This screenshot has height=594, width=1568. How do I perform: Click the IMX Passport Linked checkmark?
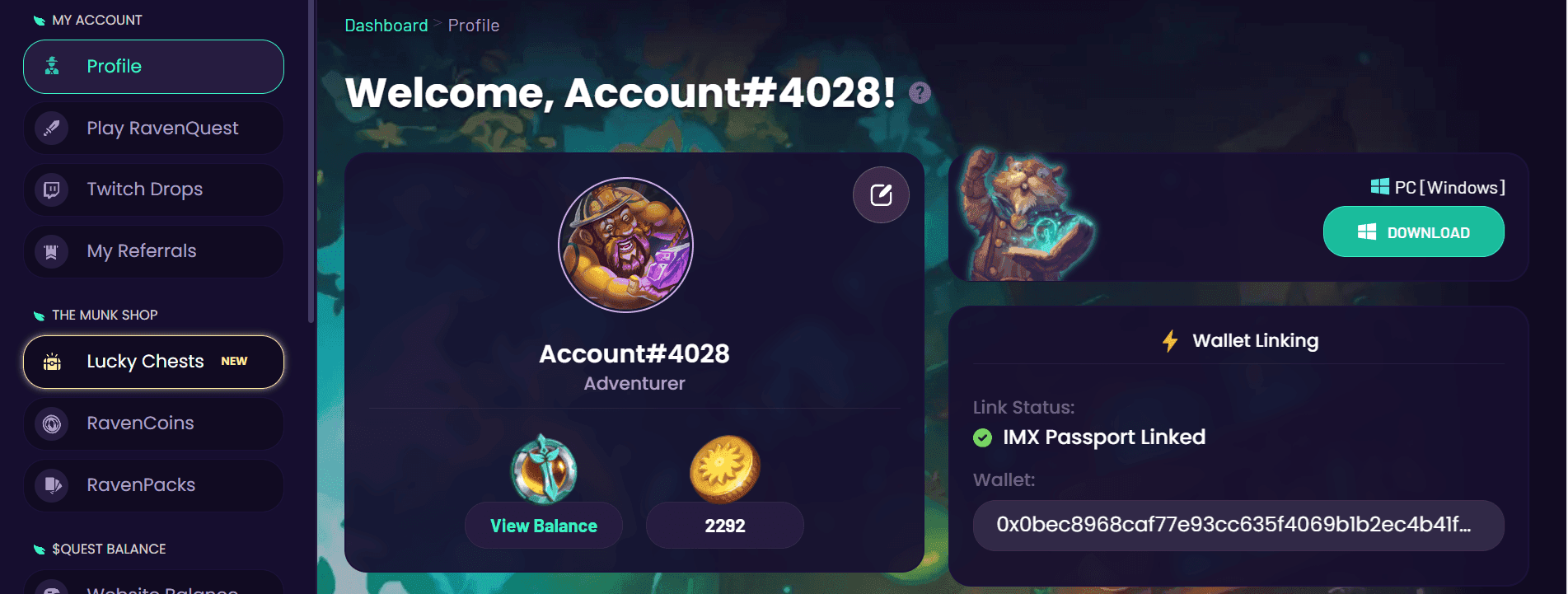click(x=983, y=437)
